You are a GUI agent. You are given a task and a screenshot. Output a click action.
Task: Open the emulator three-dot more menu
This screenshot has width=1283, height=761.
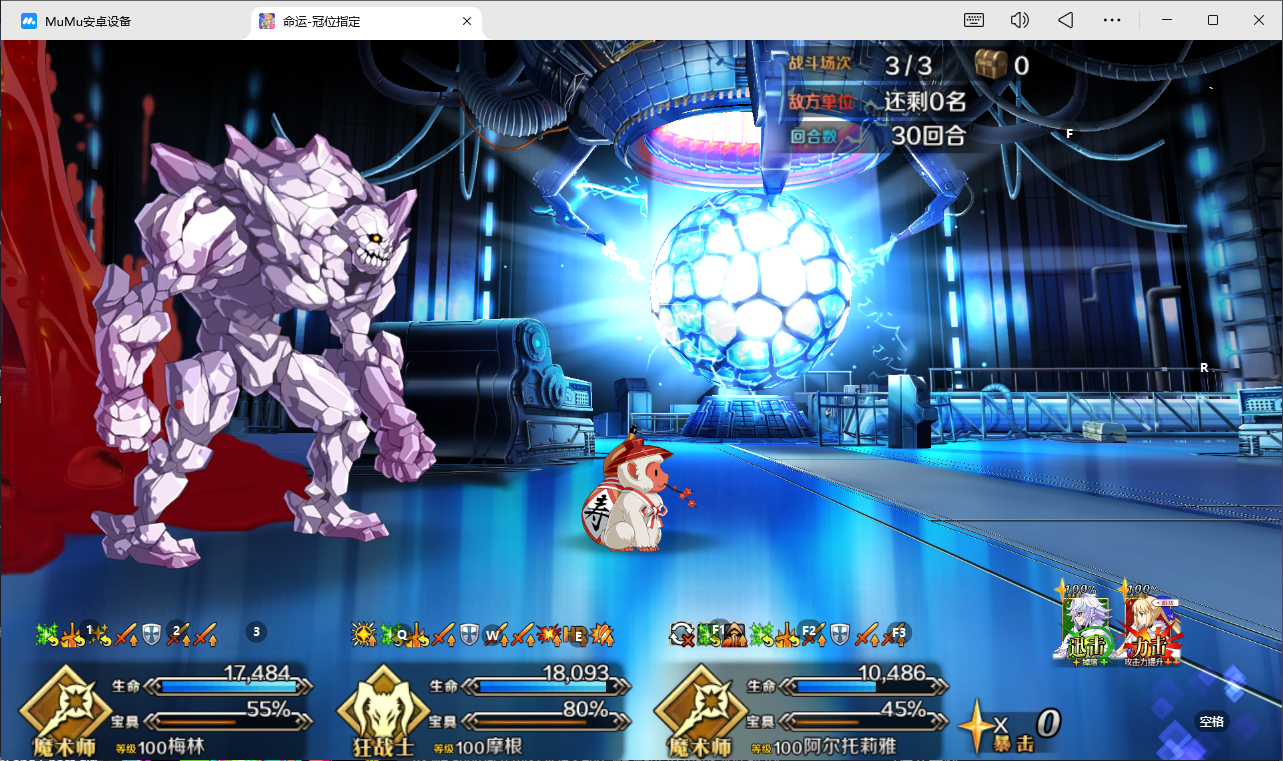coord(1112,20)
